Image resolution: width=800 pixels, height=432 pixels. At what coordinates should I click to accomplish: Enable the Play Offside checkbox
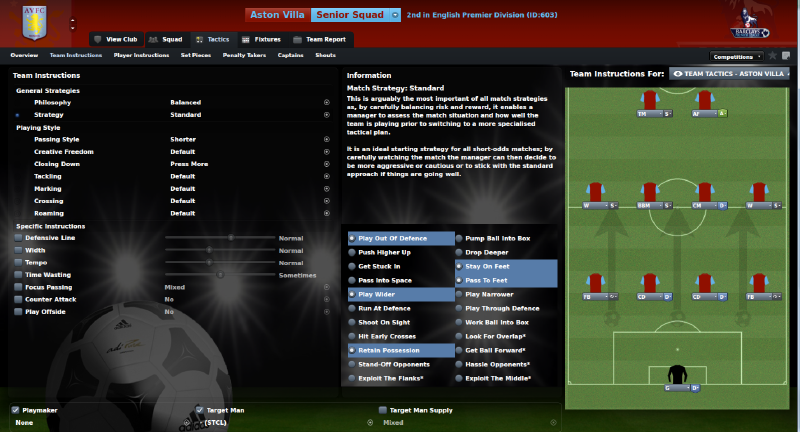click(x=18, y=312)
